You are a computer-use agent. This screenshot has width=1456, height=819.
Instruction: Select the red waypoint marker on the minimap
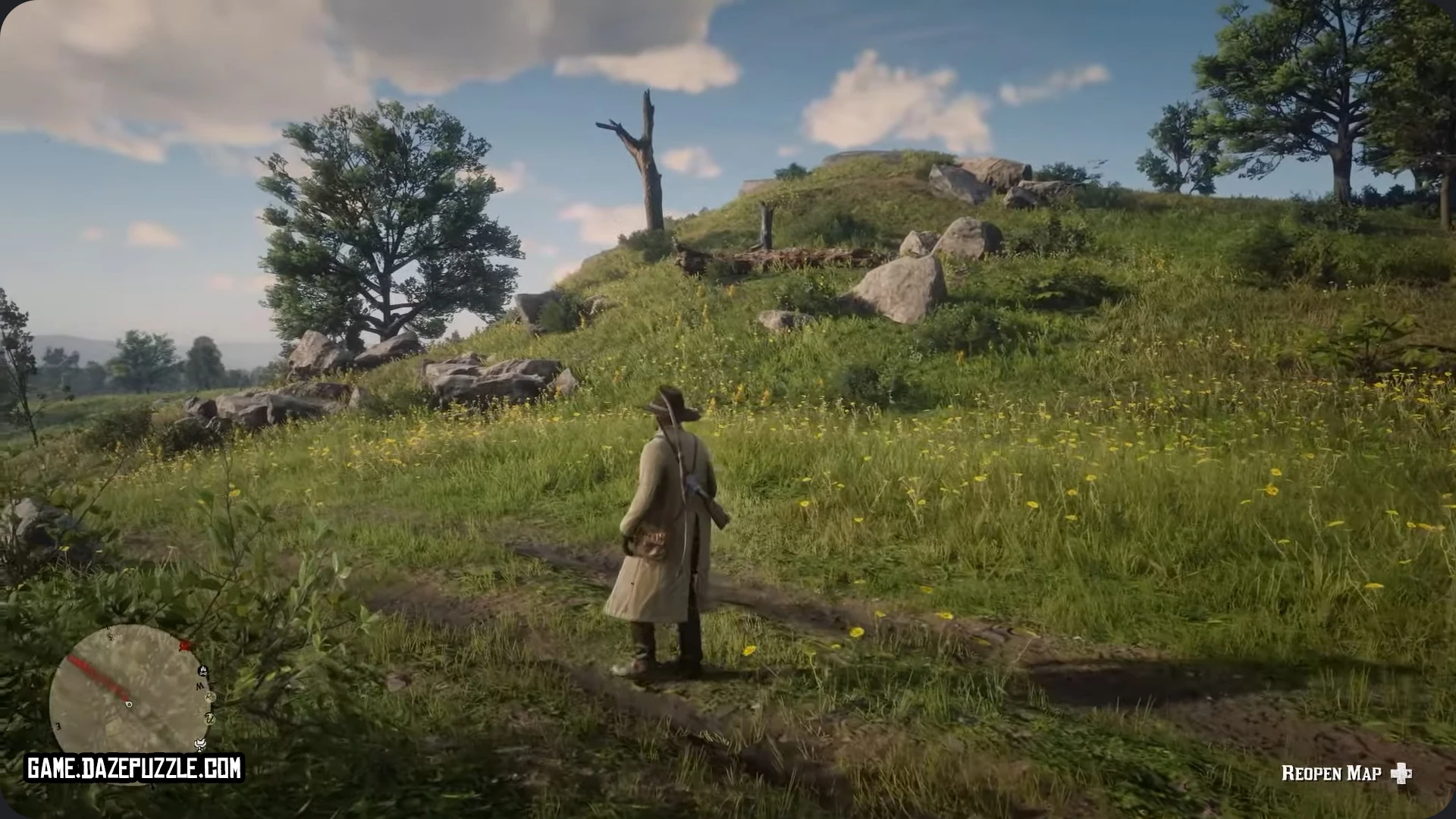pyautogui.click(x=184, y=645)
